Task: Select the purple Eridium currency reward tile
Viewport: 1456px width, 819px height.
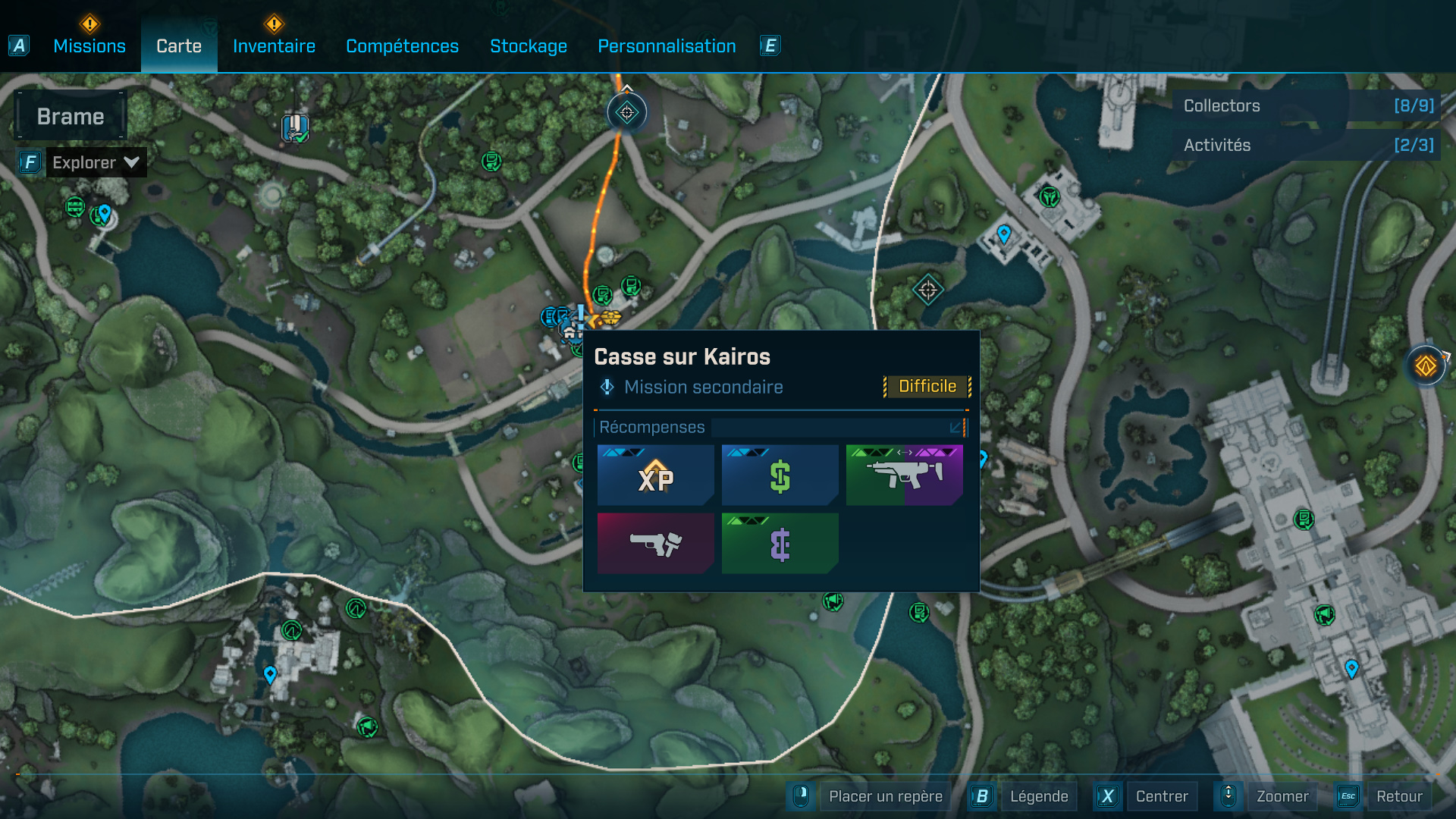Action: 780,543
